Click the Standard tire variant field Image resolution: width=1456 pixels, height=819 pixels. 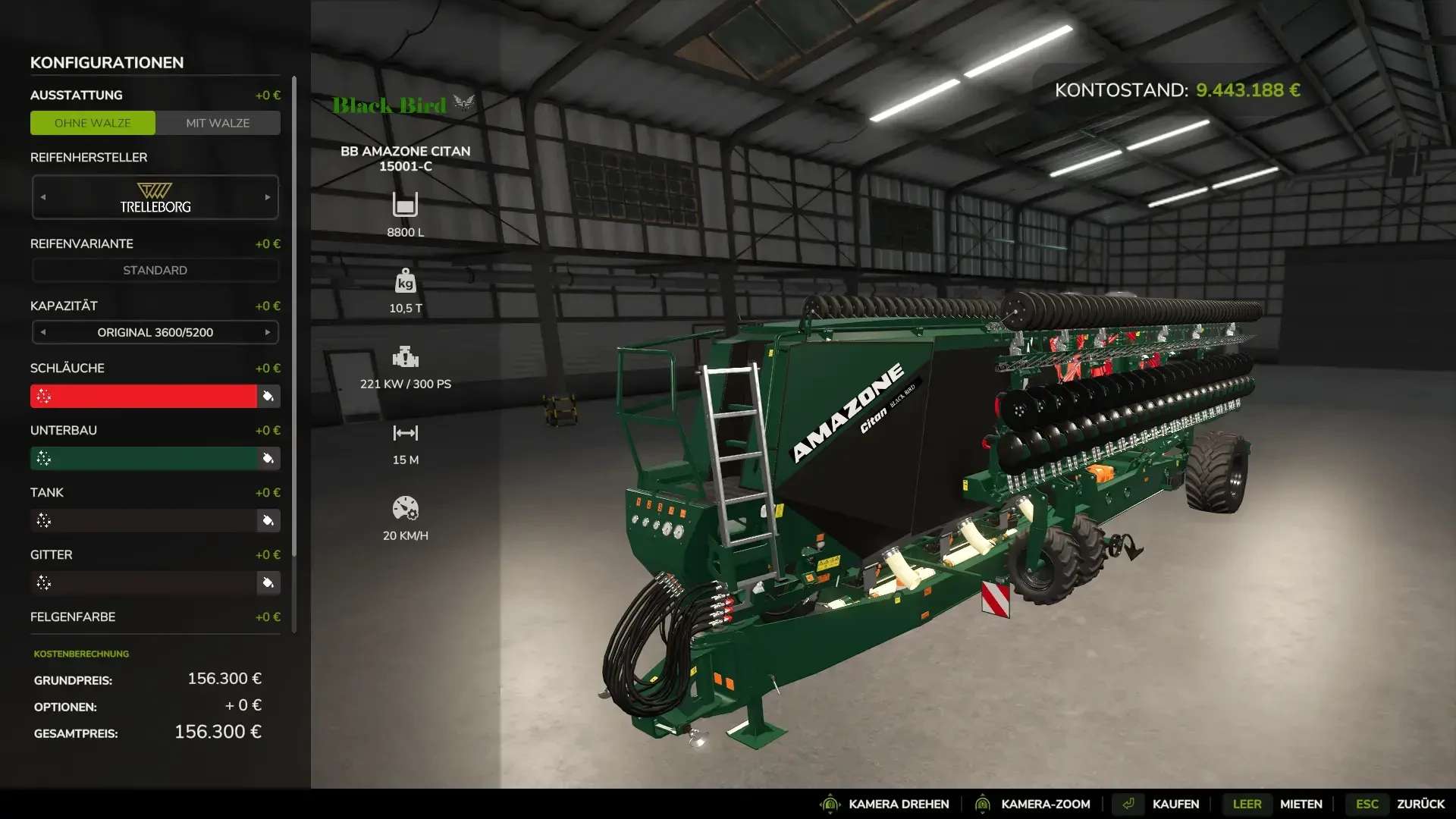click(x=155, y=270)
